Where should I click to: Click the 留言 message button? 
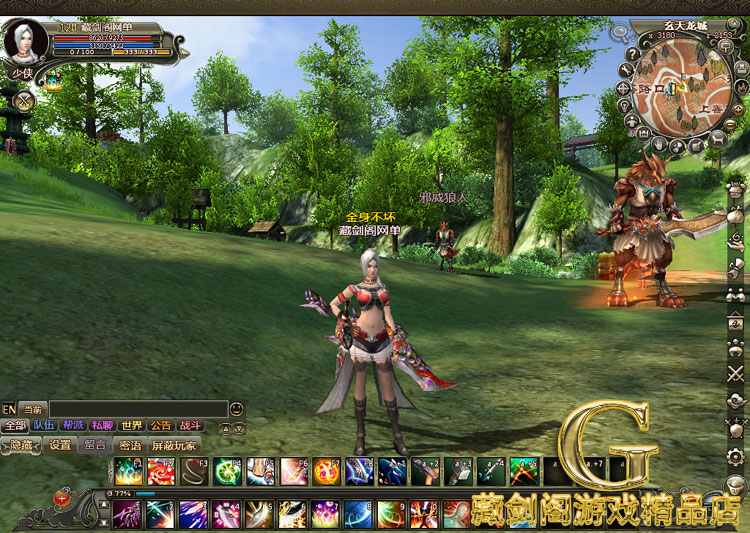95,445
